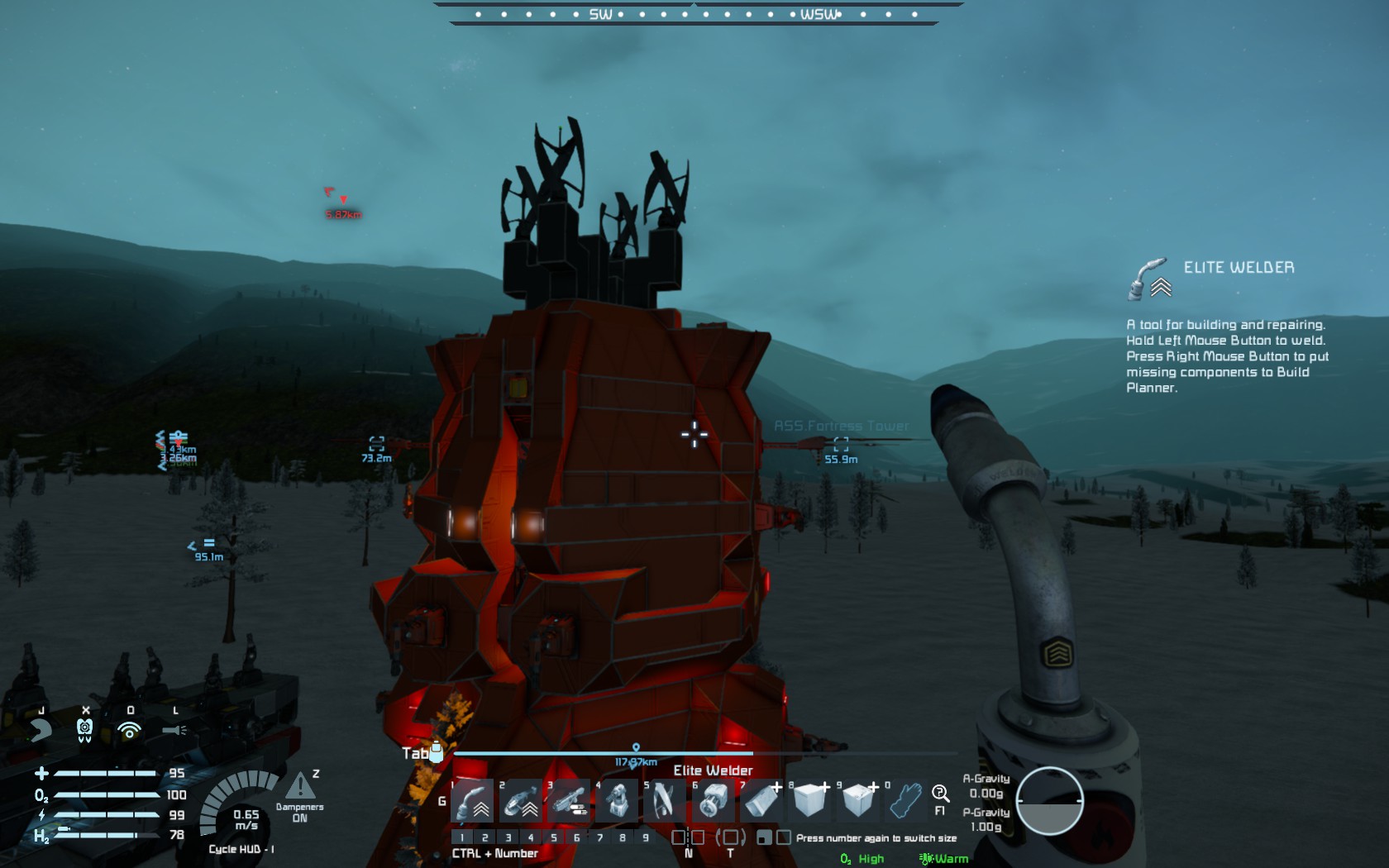The width and height of the screenshot is (1389, 868).
Task: Switch to toolbar page 5
Action: [554, 837]
